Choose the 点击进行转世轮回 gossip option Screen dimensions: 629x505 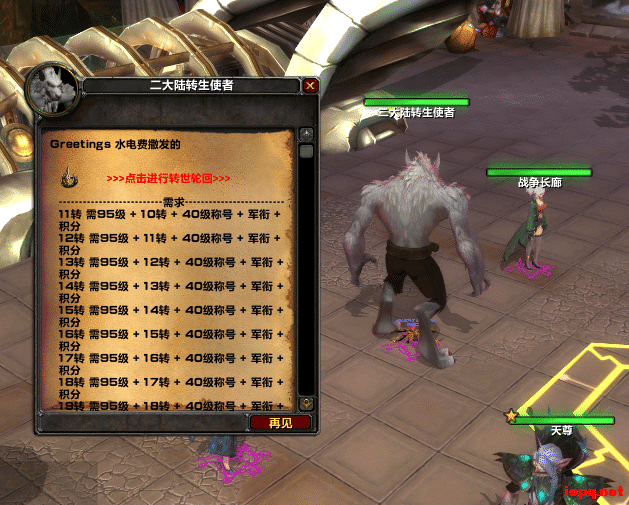pos(182,178)
